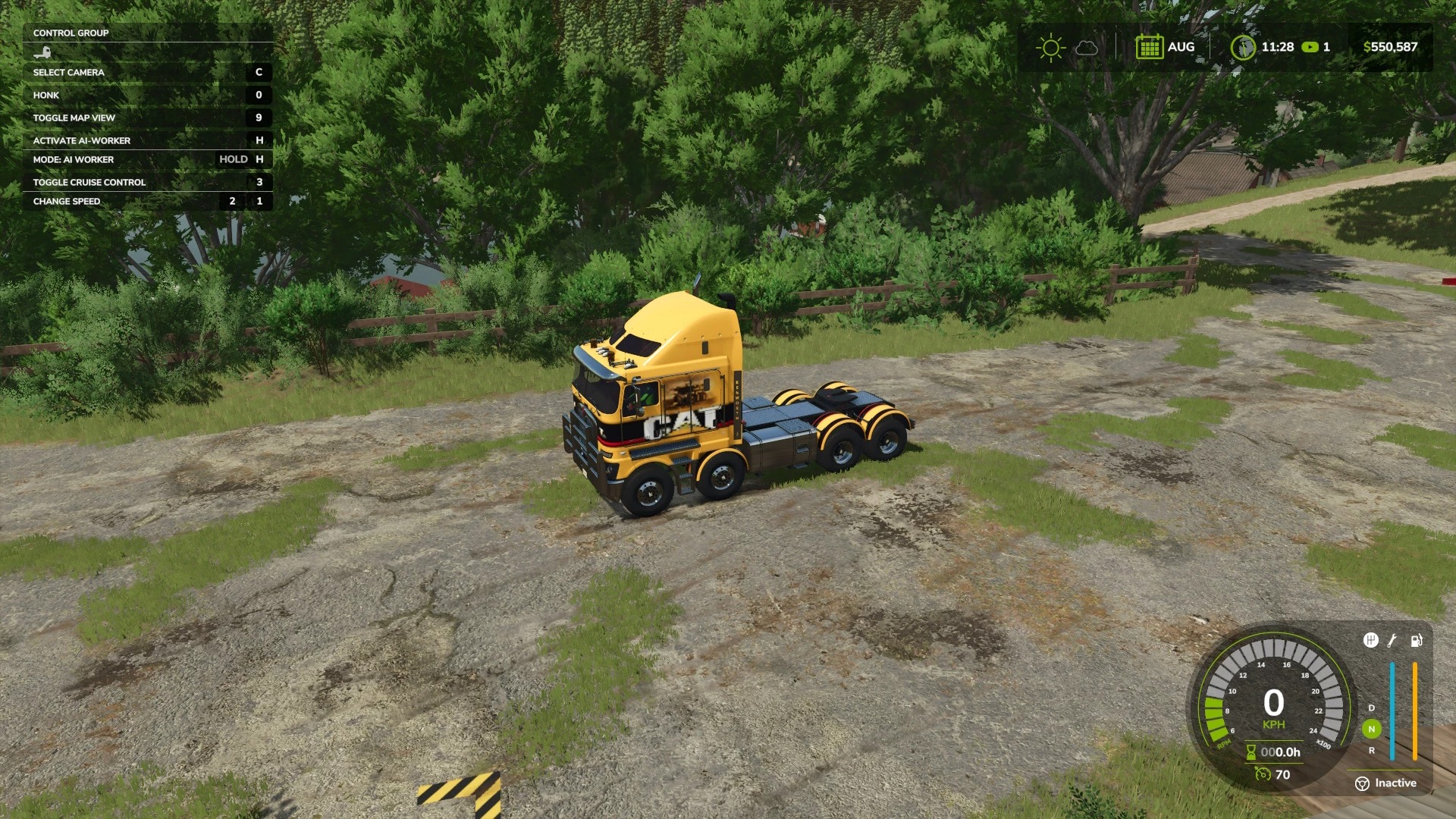This screenshot has height=819, width=1456.
Task: Click the fuel pump icon on dashboard
Action: [1417, 641]
